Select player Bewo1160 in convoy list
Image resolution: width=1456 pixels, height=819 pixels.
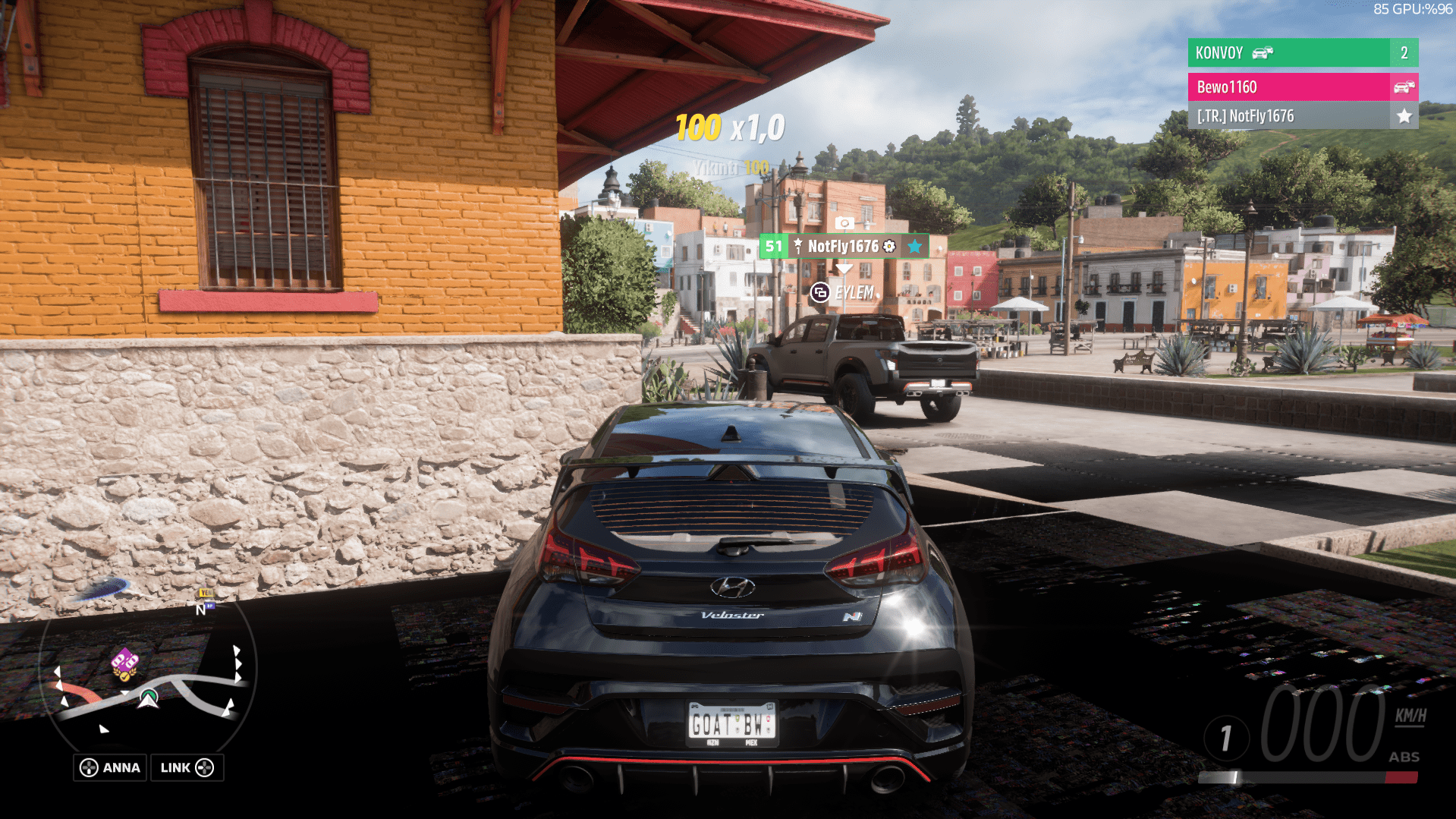pyautogui.click(x=1290, y=87)
